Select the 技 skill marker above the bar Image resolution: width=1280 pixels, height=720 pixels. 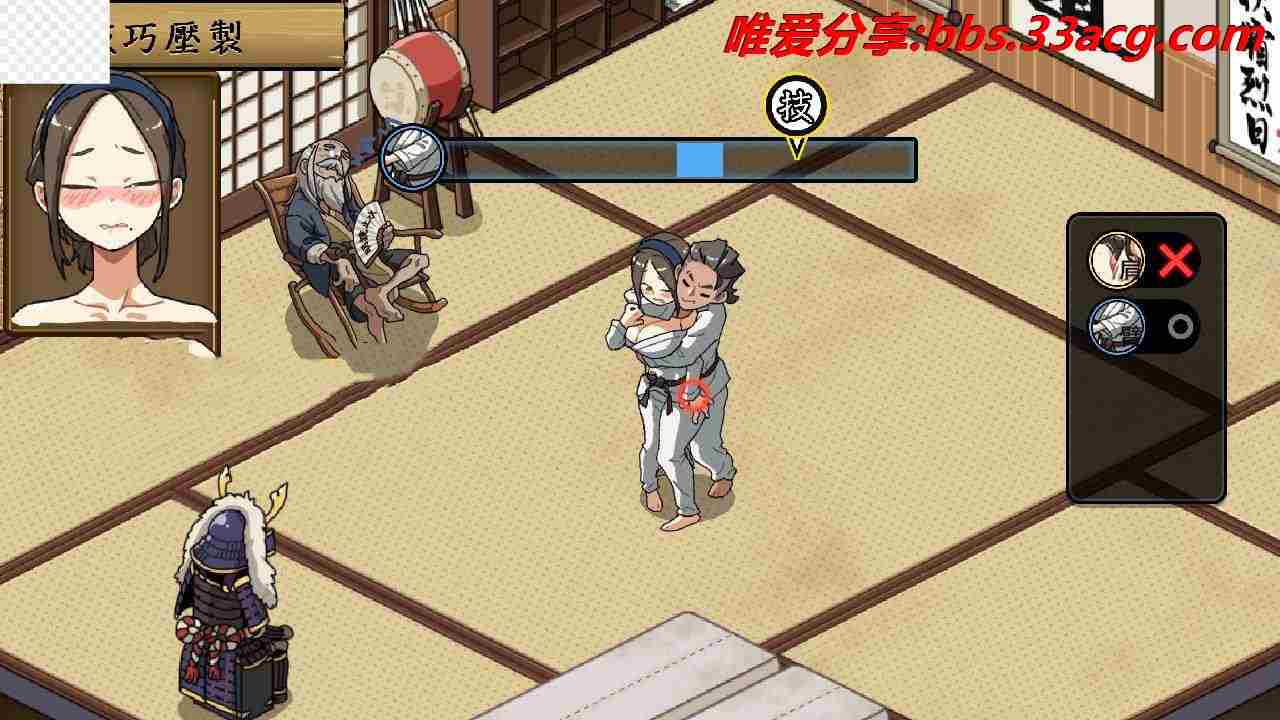(x=796, y=106)
